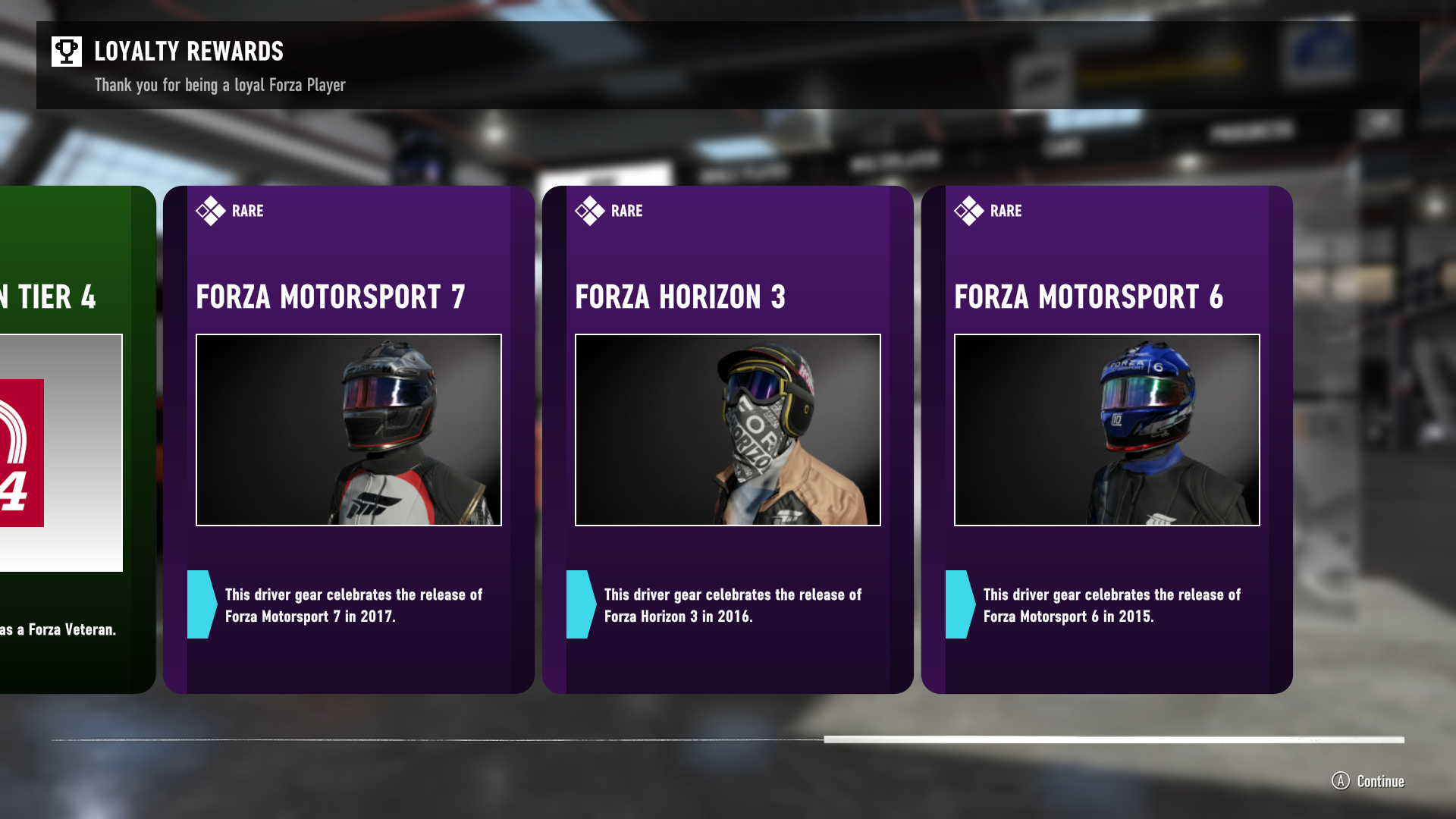Click the Loyalty Rewards header title
The width and height of the screenshot is (1456, 819).
pos(188,52)
